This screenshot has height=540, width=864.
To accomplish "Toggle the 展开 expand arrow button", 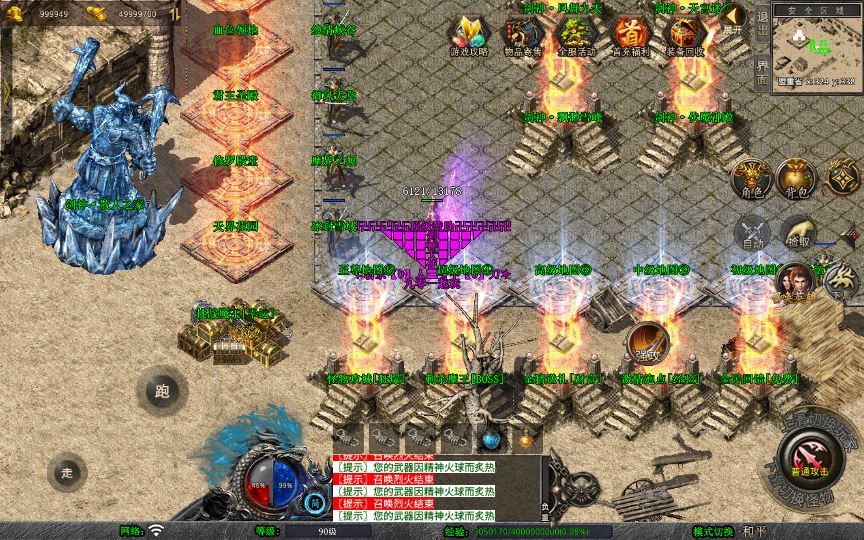I will point(734,20).
